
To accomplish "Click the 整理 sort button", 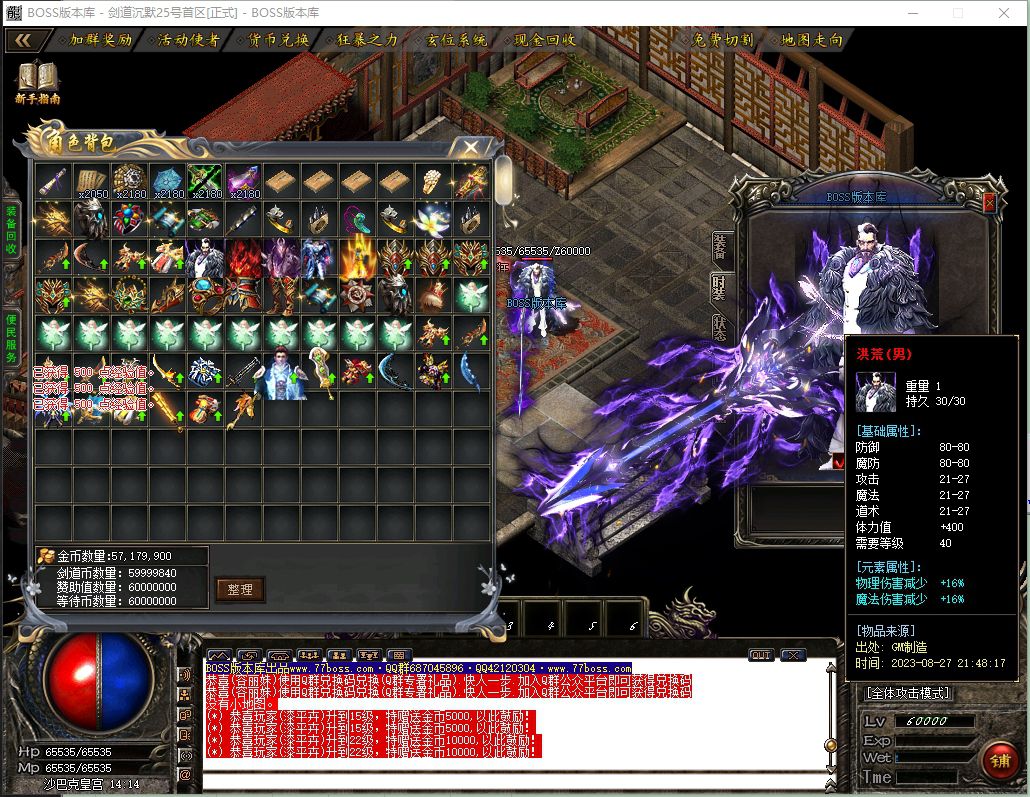I will (x=240, y=589).
